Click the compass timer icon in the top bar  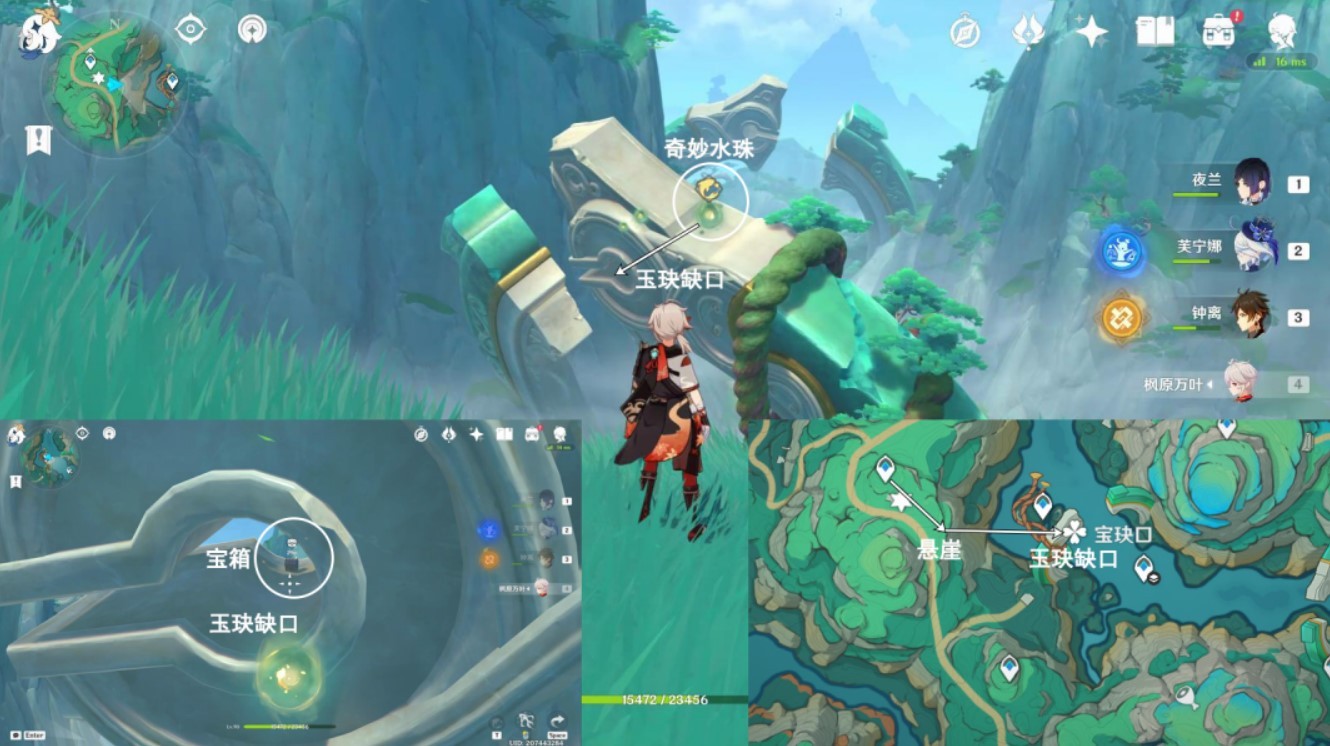[x=963, y=30]
